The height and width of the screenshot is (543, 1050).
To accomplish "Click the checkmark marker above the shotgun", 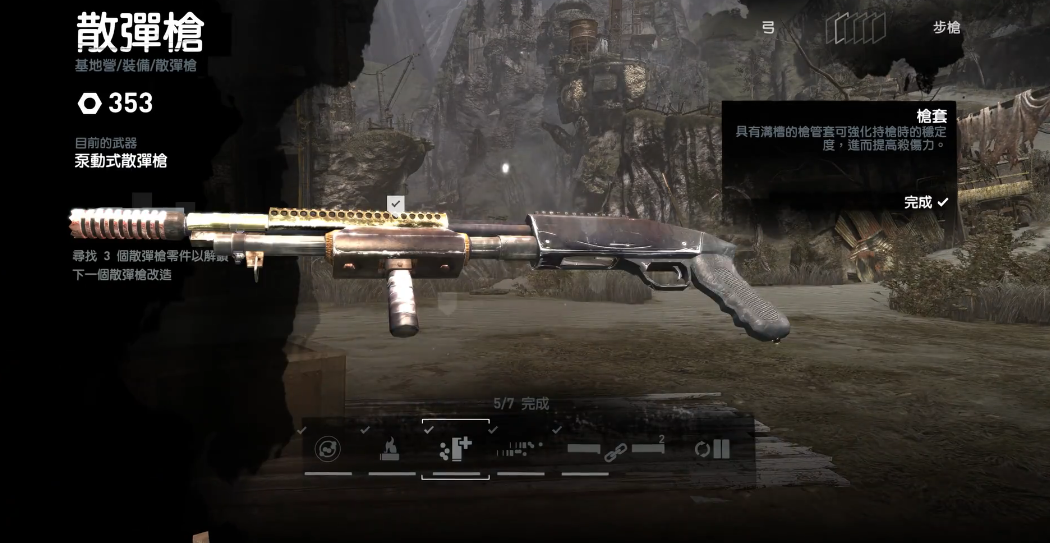I will [x=396, y=204].
